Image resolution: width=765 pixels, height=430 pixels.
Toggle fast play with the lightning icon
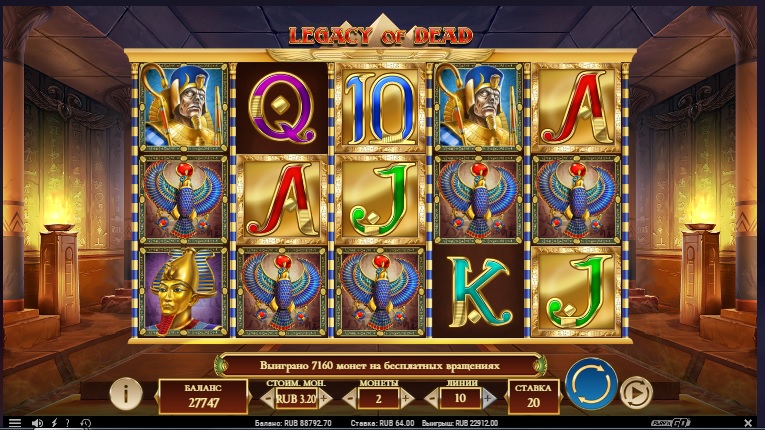[x=53, y=423]
